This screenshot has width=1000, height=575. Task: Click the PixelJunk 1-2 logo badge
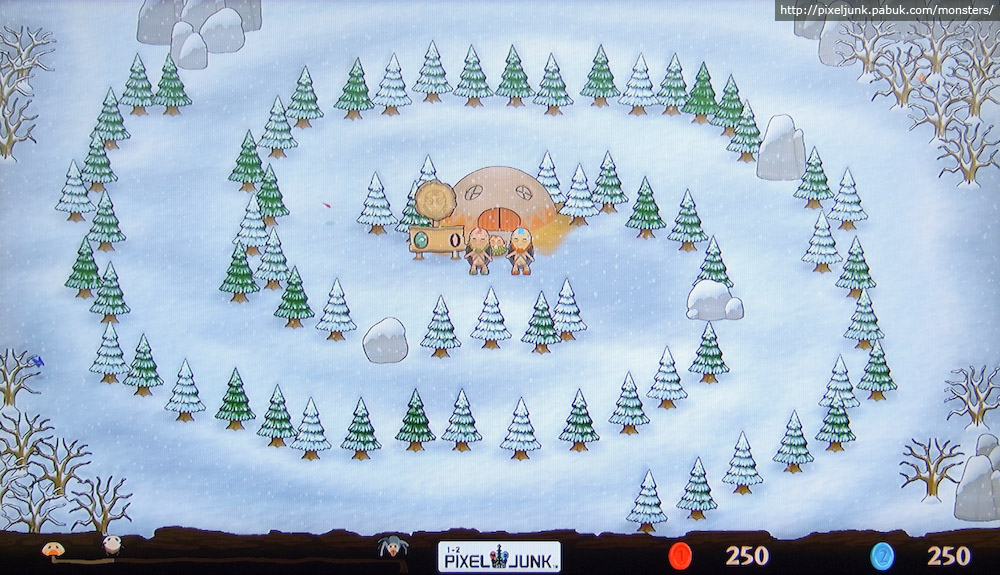tap(499, 555)
